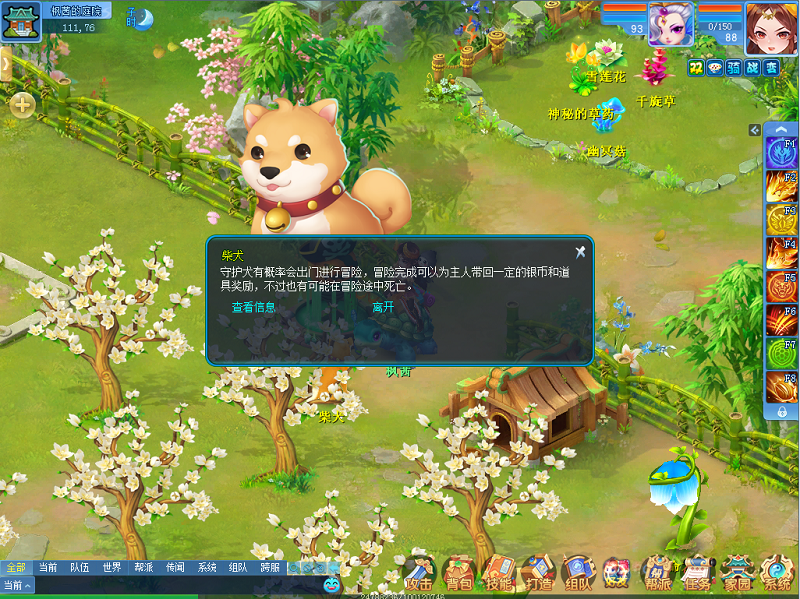The height and width of the screenshot is (599, 800).
Task: Open the 背包 bag
Action: pyautogui.click(x=459, y=575)
